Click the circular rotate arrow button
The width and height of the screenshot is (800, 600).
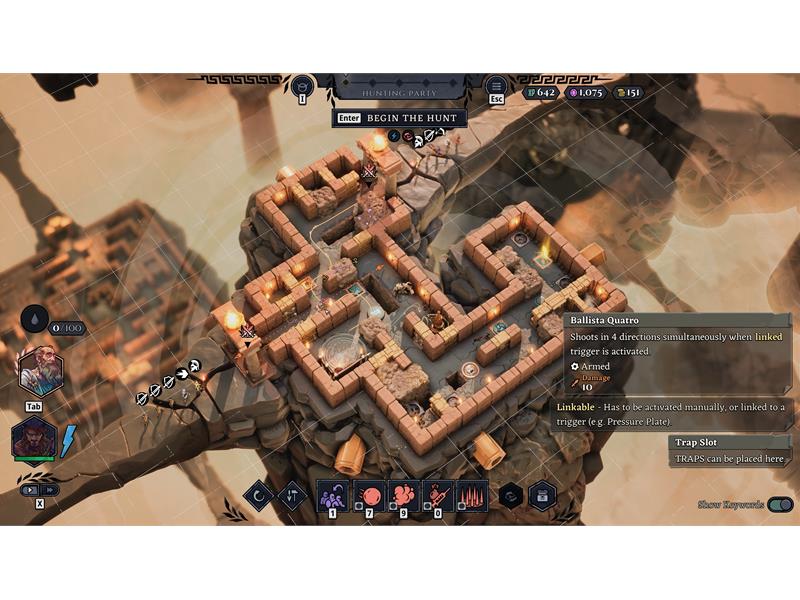(x=258, y=496)
